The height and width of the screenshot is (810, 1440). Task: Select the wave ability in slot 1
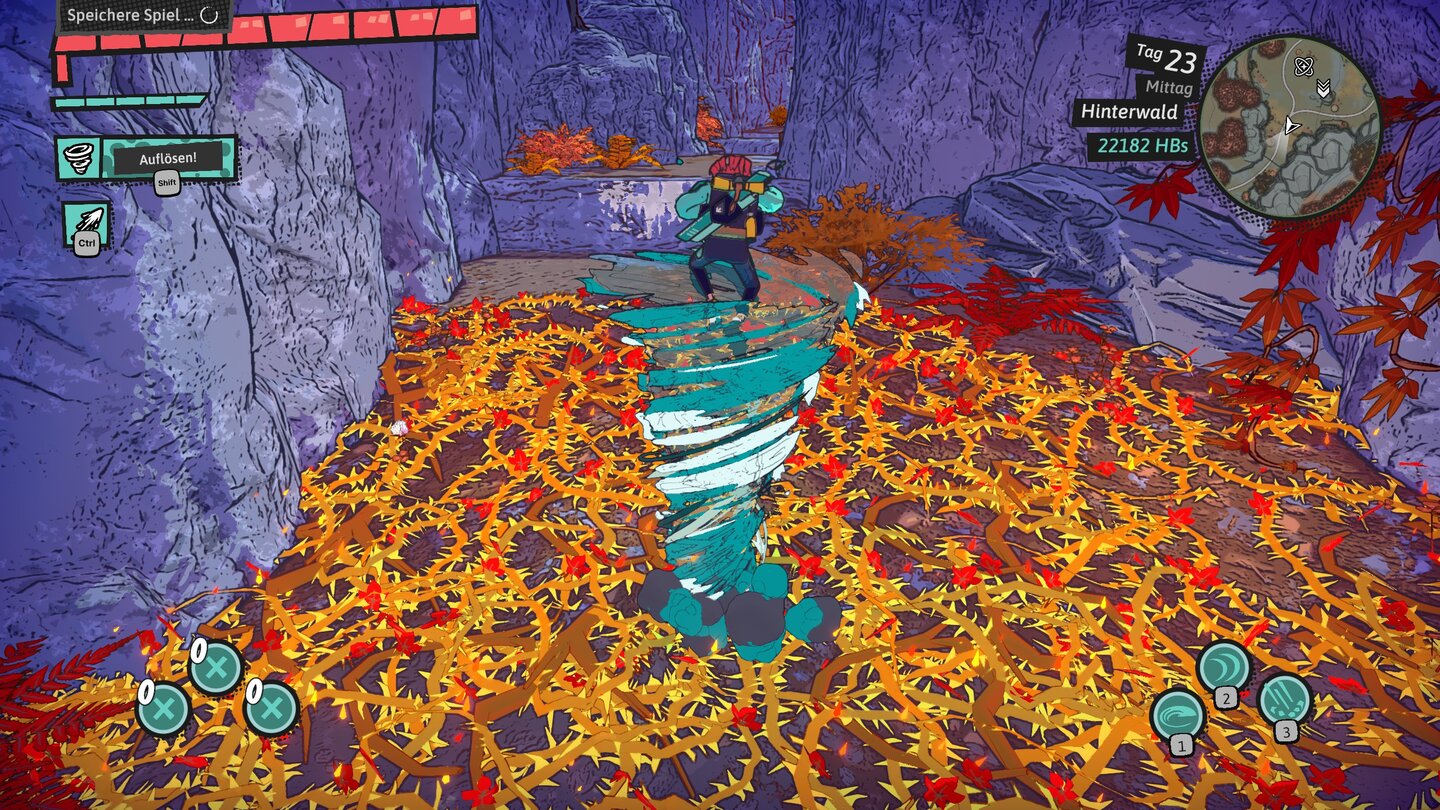click(x=1178, y=715)
